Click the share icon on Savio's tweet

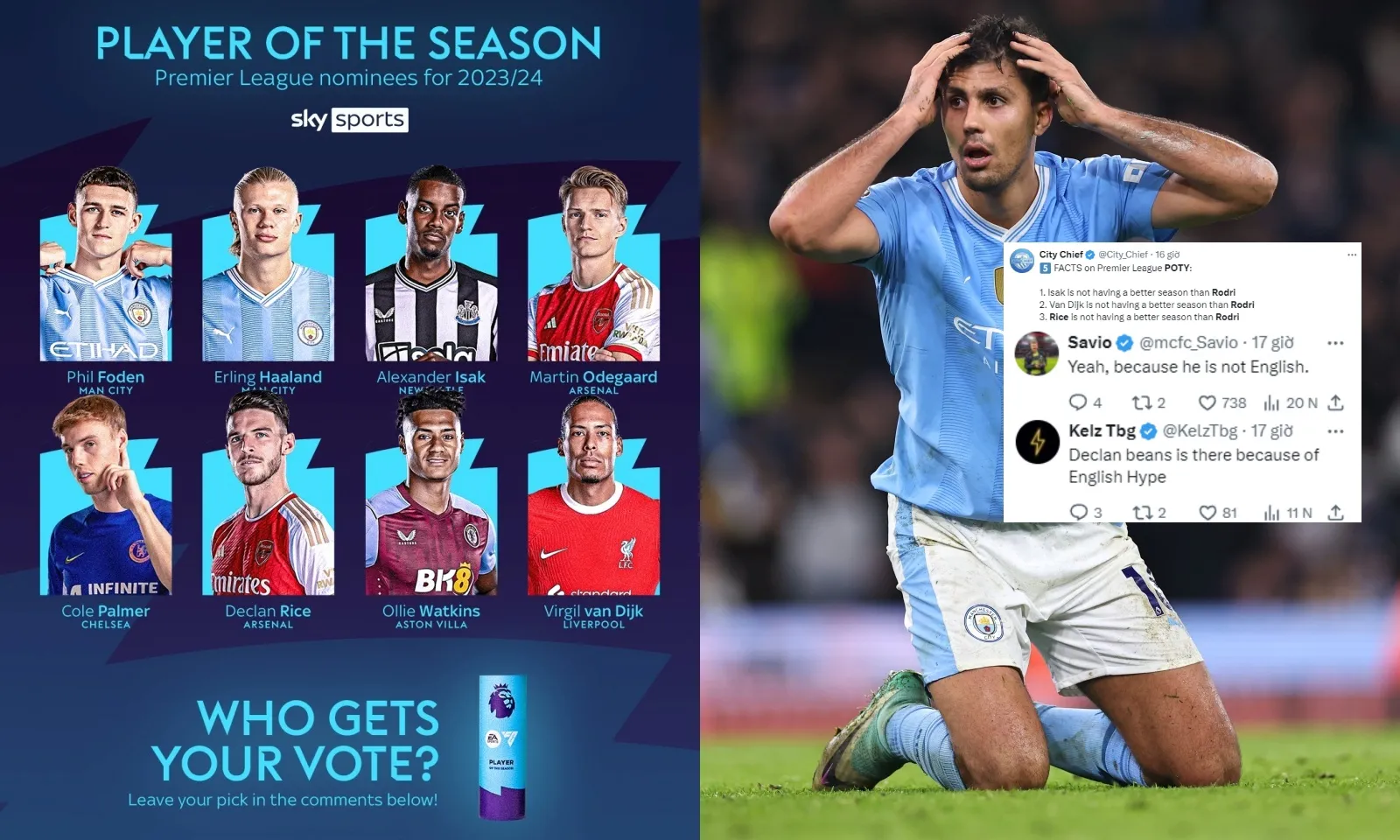click(1336, 402)
